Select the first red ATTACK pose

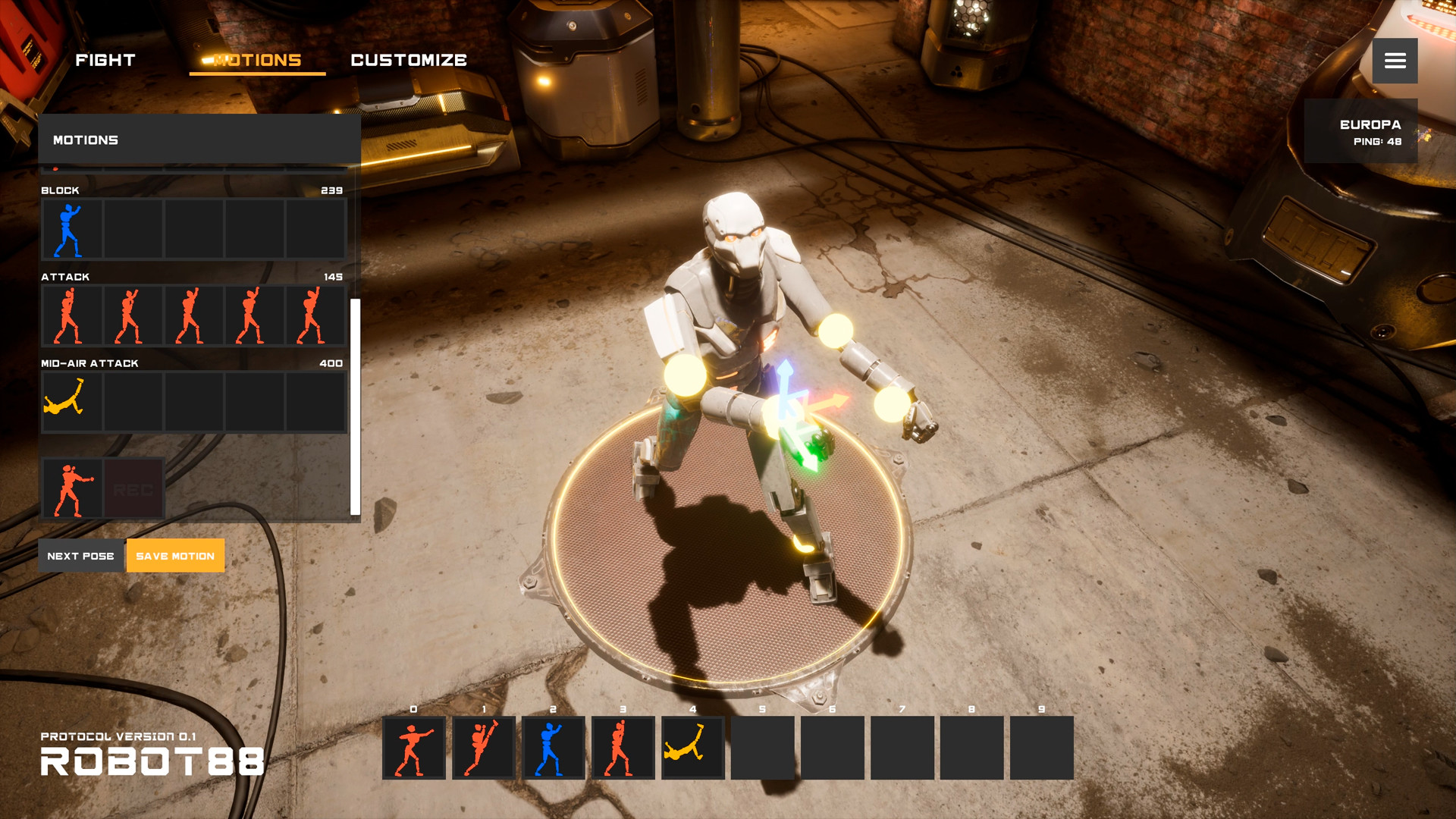coord(71,315)
